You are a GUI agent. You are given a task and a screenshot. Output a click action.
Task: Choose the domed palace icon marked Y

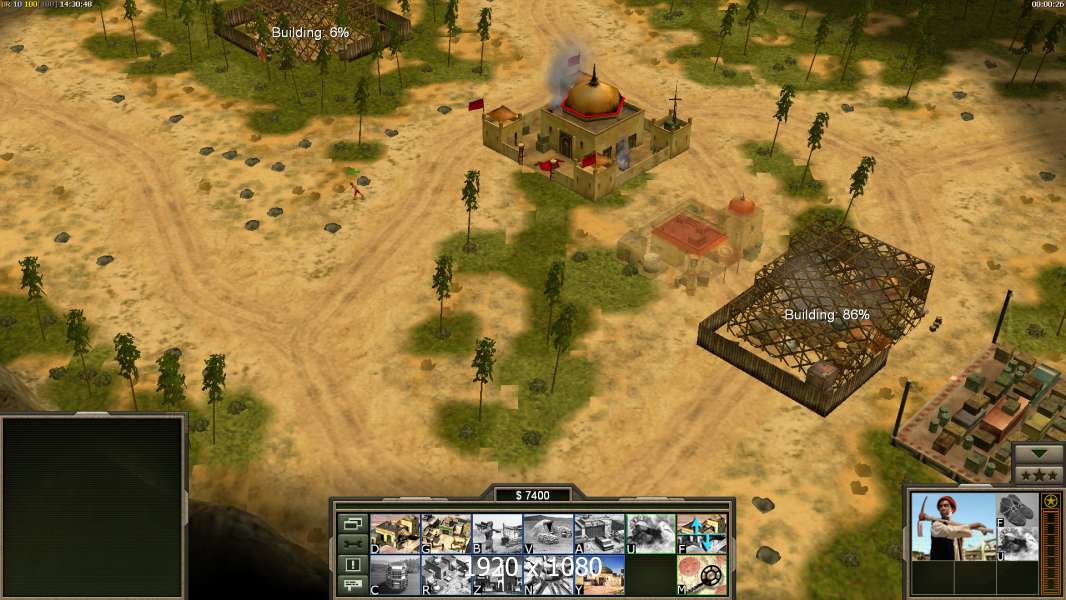599,575
